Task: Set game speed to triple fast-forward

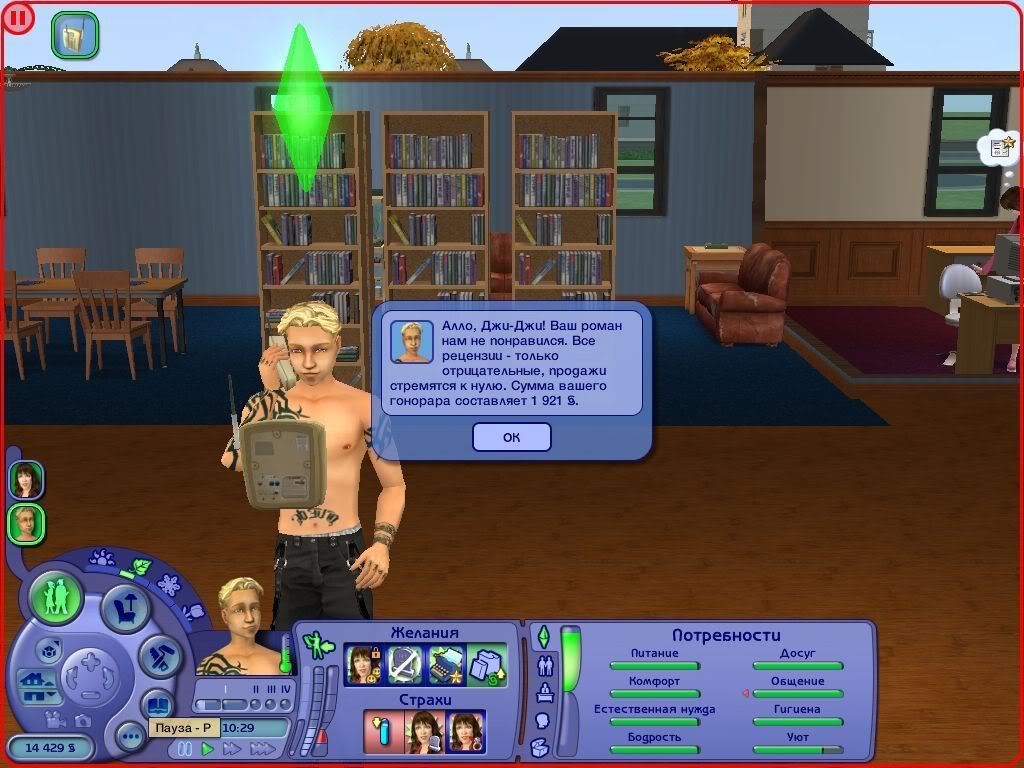Action: pos(263,748)
